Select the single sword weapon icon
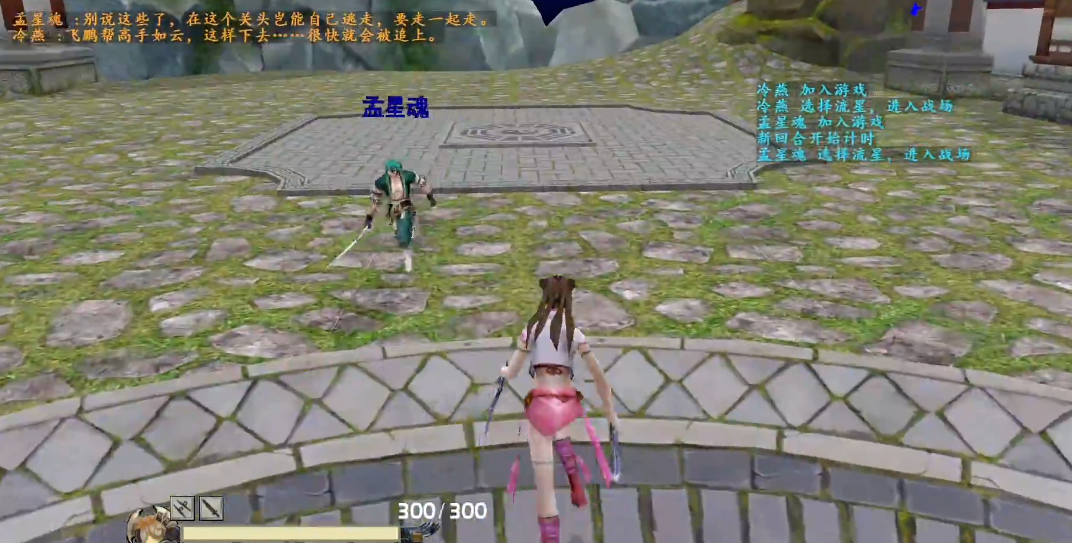 (210, 509)
